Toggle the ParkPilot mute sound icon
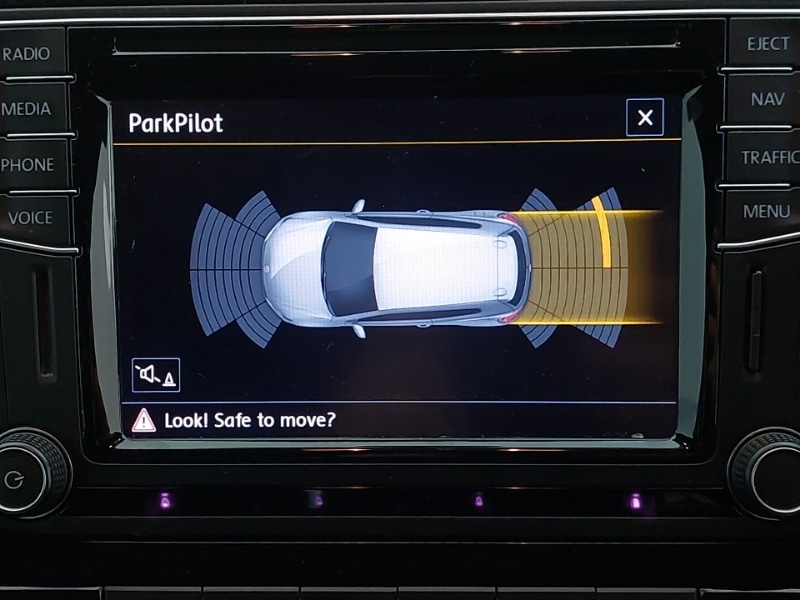The height and width of the screenshot is (600, 800). pyautogui.click(x=156, y=375)
